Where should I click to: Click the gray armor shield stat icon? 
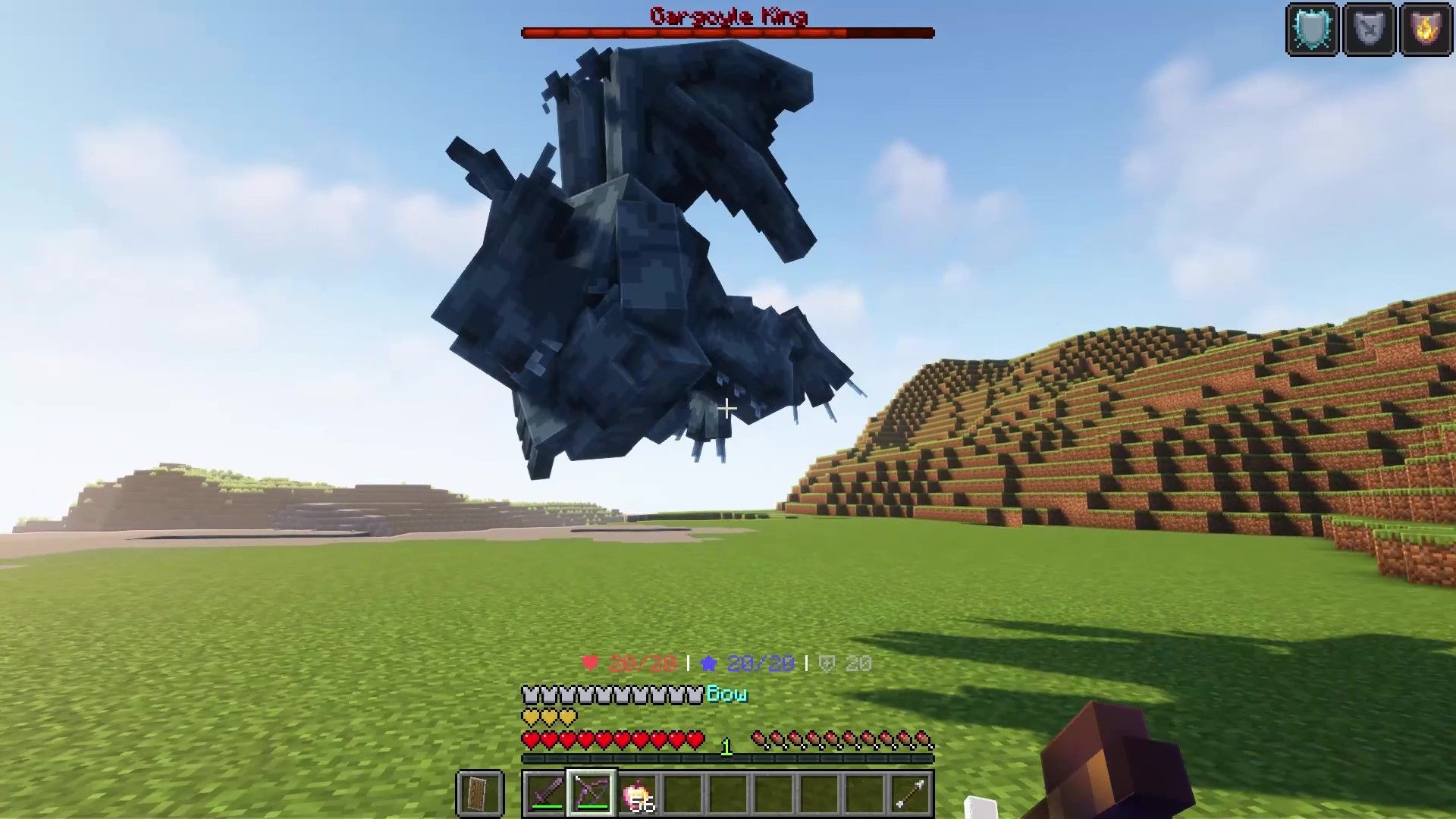(827, 661)
